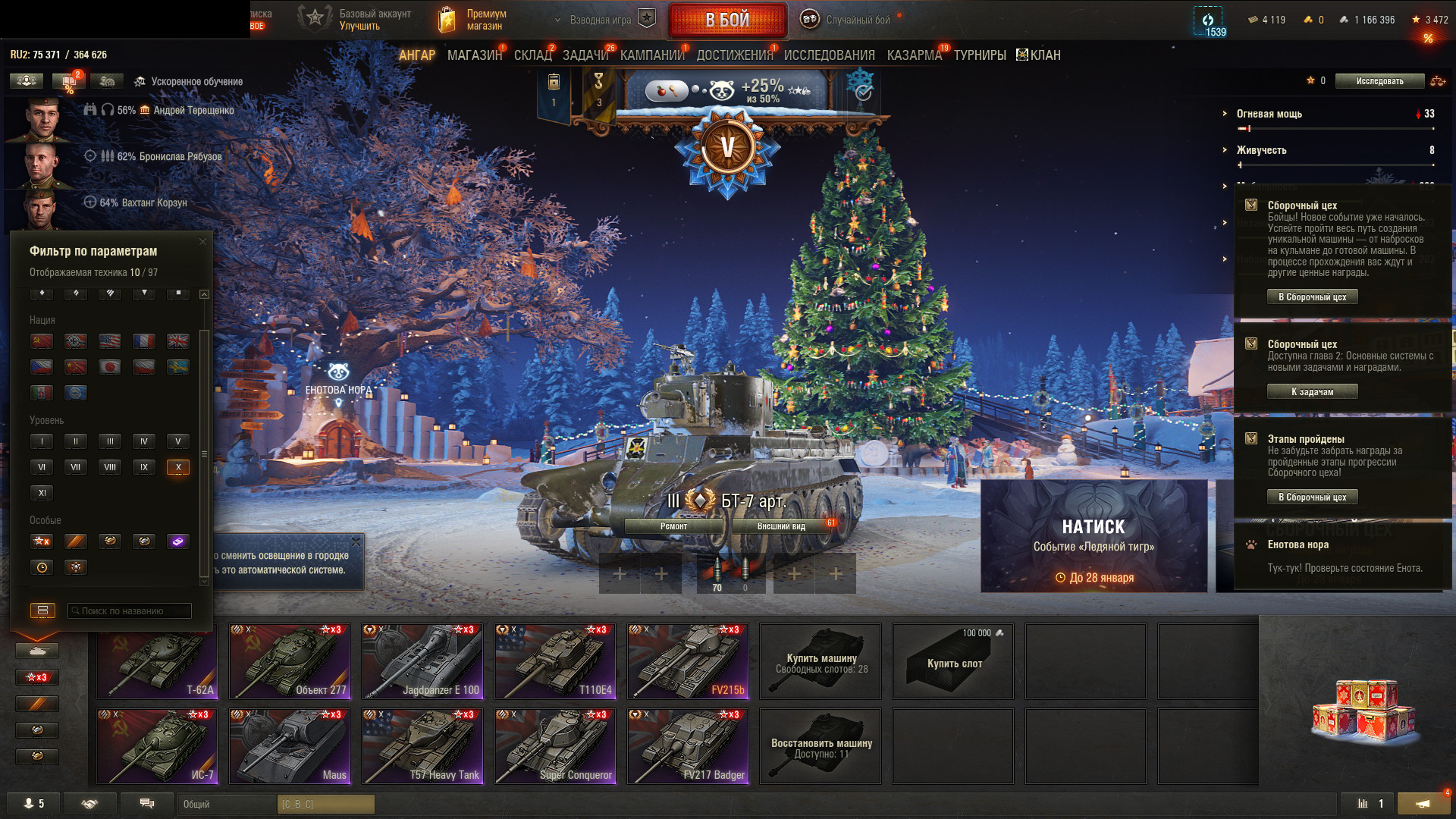
Task: Start the battle with В БОЙ
Action: click(x=726, y=20)
